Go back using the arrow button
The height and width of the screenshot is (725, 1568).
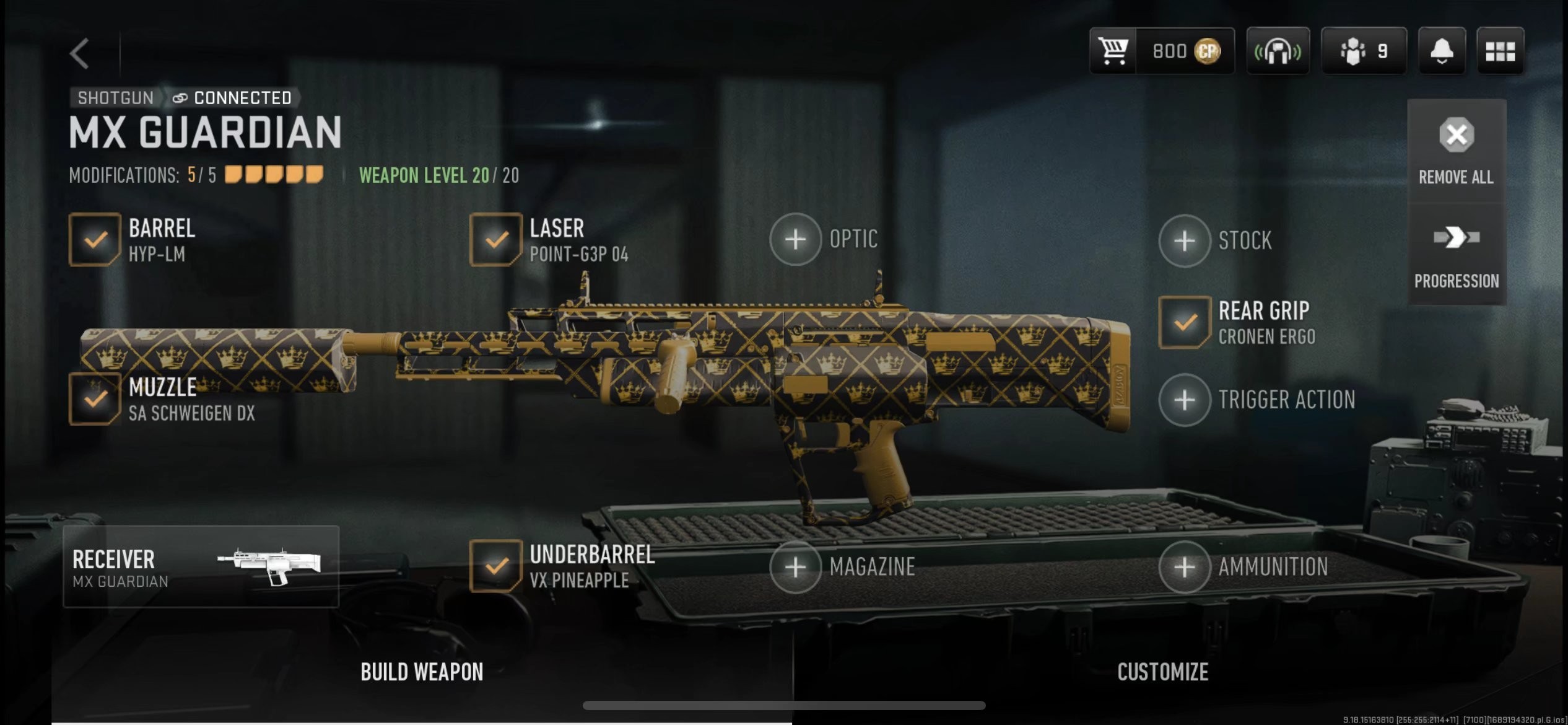[x=80, y=53]
